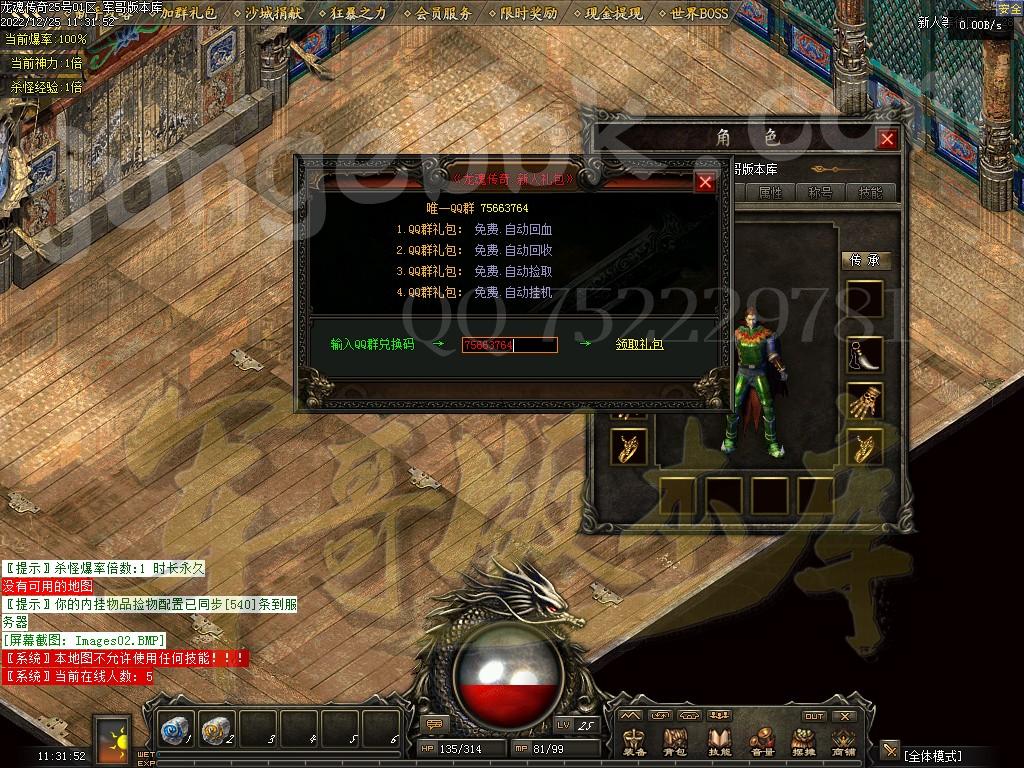
Task: Show the 技能 tab in the character panel
Action: pyautogui.click(x=870, y=192)
